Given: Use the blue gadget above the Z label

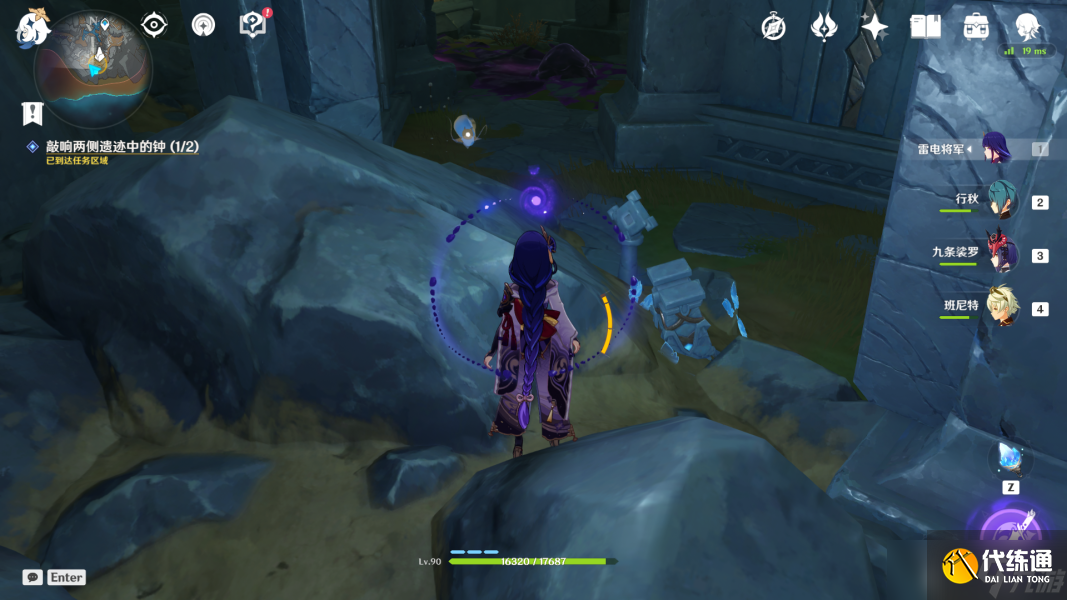Looking at the screenshot, I should [x=1010, y=459].
